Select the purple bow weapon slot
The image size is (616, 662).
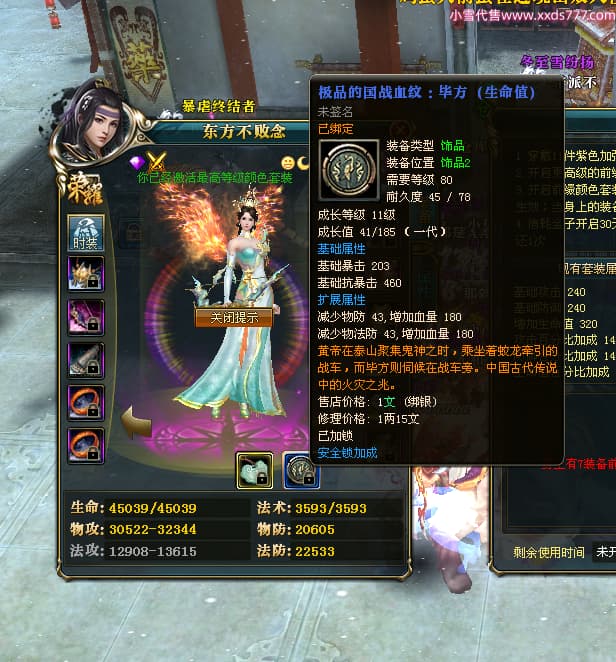pyautogui.click(x=85, y=316)
